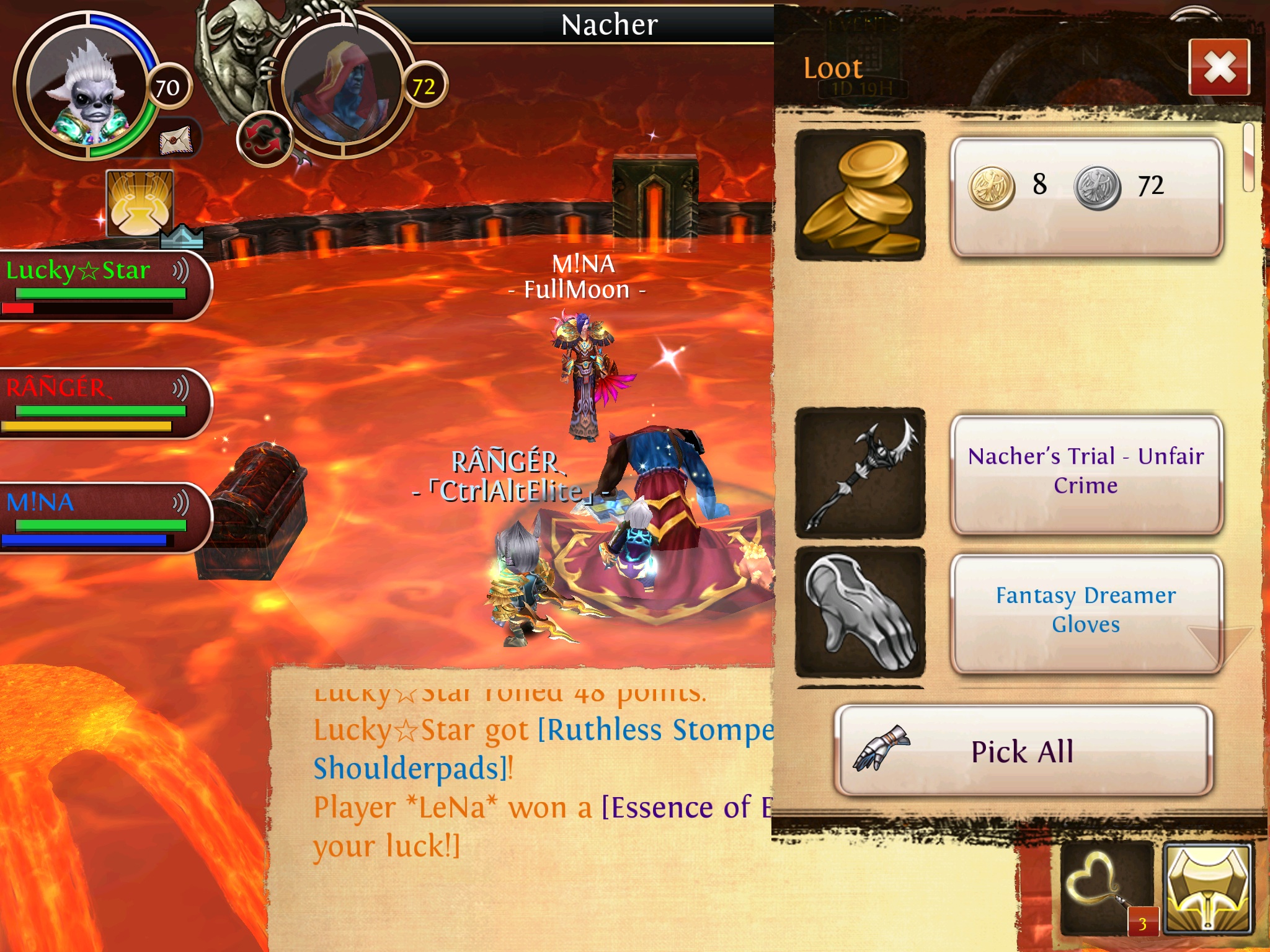This screenshot has height=952, width=1270.
Task: Open the mail envelope icon
Action: click(177, 140)
